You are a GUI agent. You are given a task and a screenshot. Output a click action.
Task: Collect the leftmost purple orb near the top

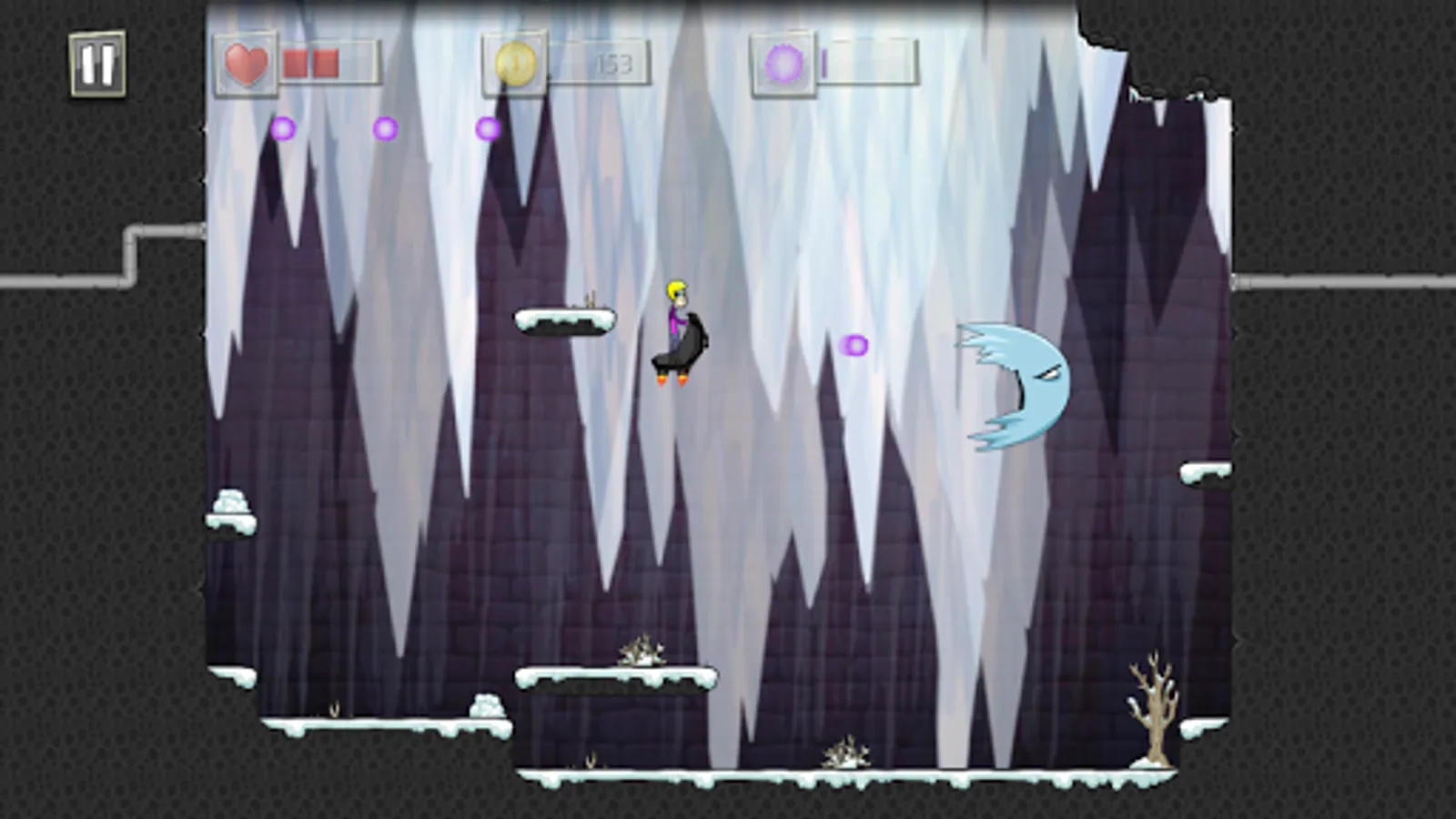click(x=285, y=128)
